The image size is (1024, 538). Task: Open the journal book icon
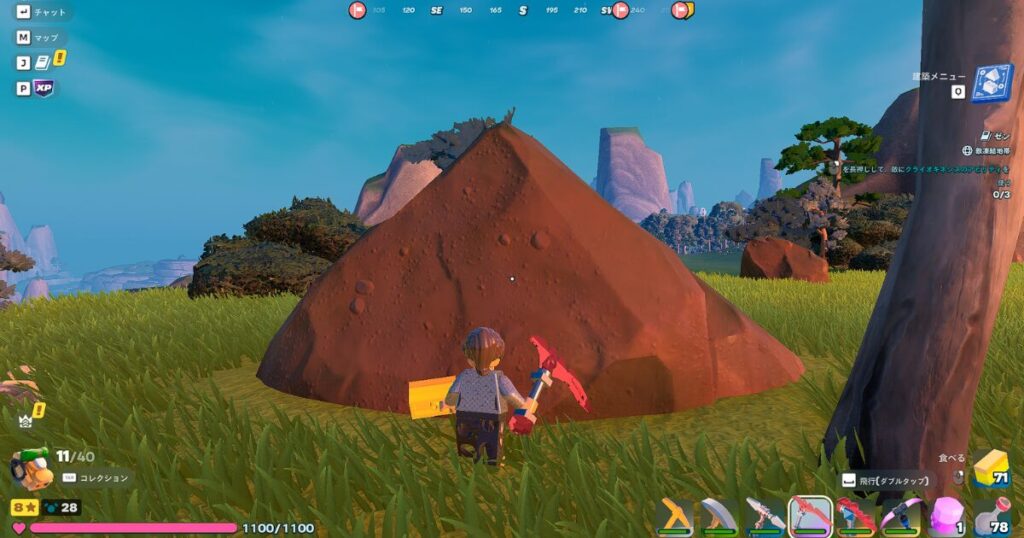43,62
